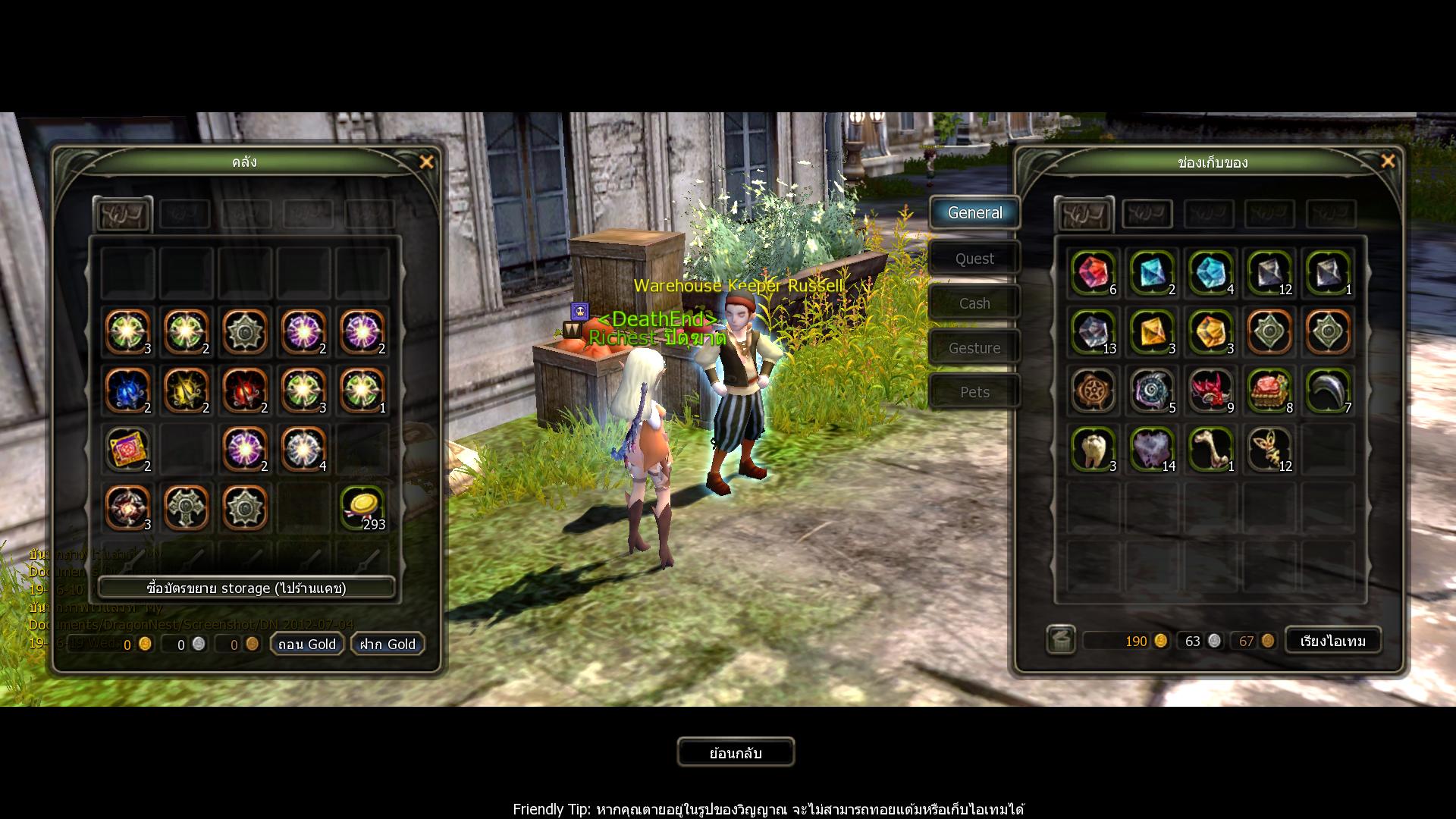Show the Pets tab
The image size is (1456, 819).
click(x=974, y=392)
